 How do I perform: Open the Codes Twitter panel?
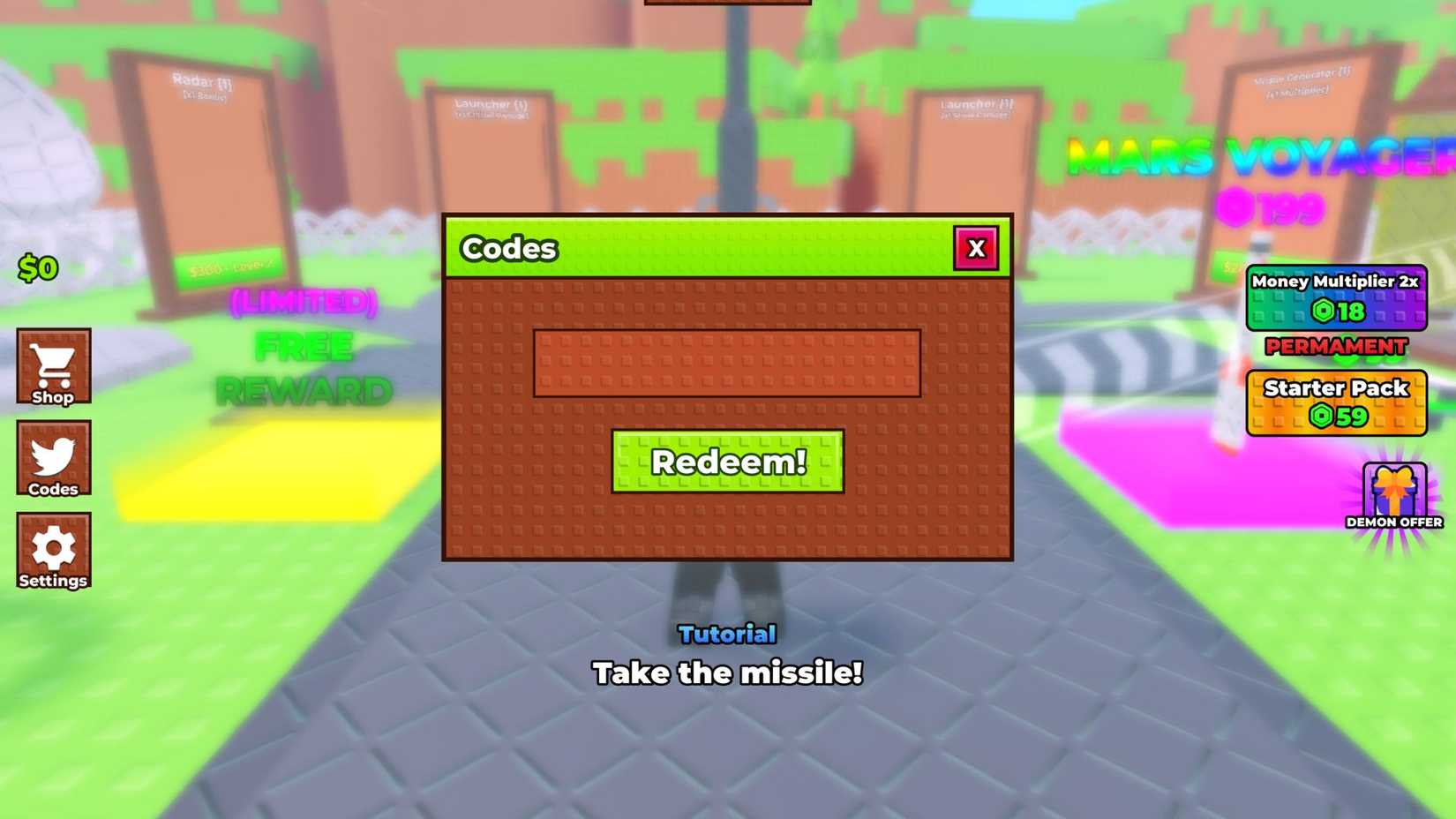click(x=54, y=459)
